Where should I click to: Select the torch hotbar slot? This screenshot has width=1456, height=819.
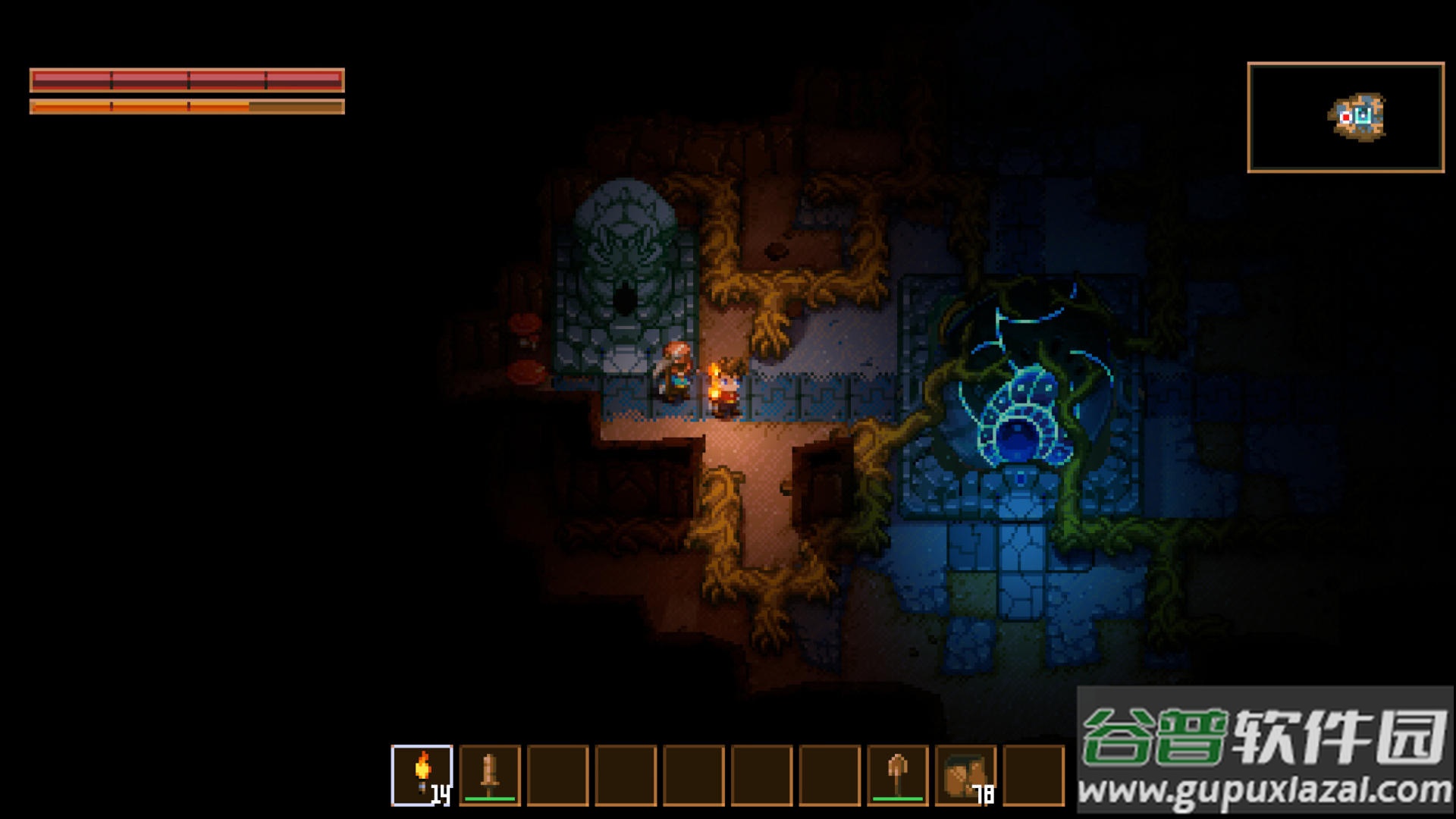(422, 774)
